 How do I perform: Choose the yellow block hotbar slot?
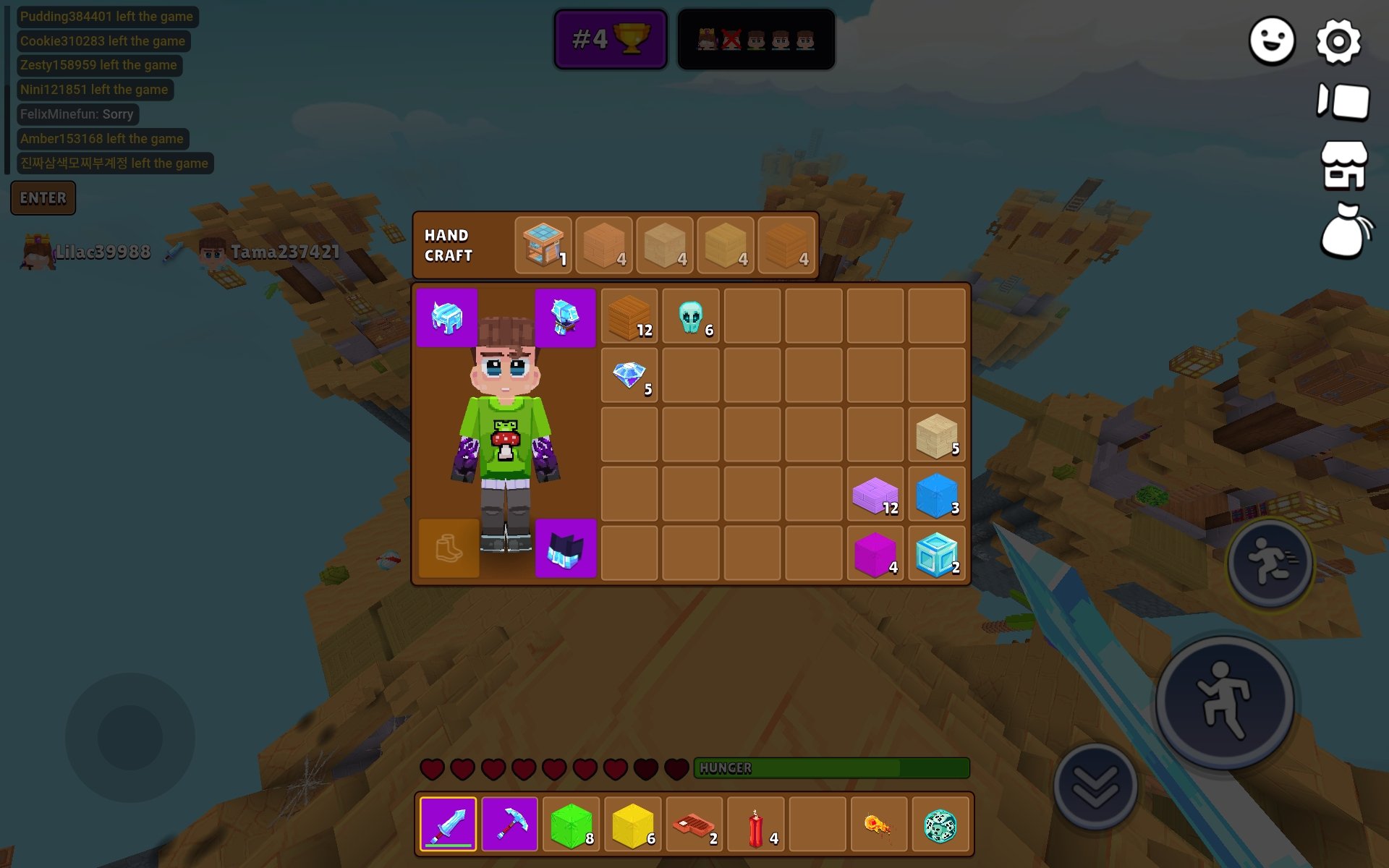click(x=632, y=824)
